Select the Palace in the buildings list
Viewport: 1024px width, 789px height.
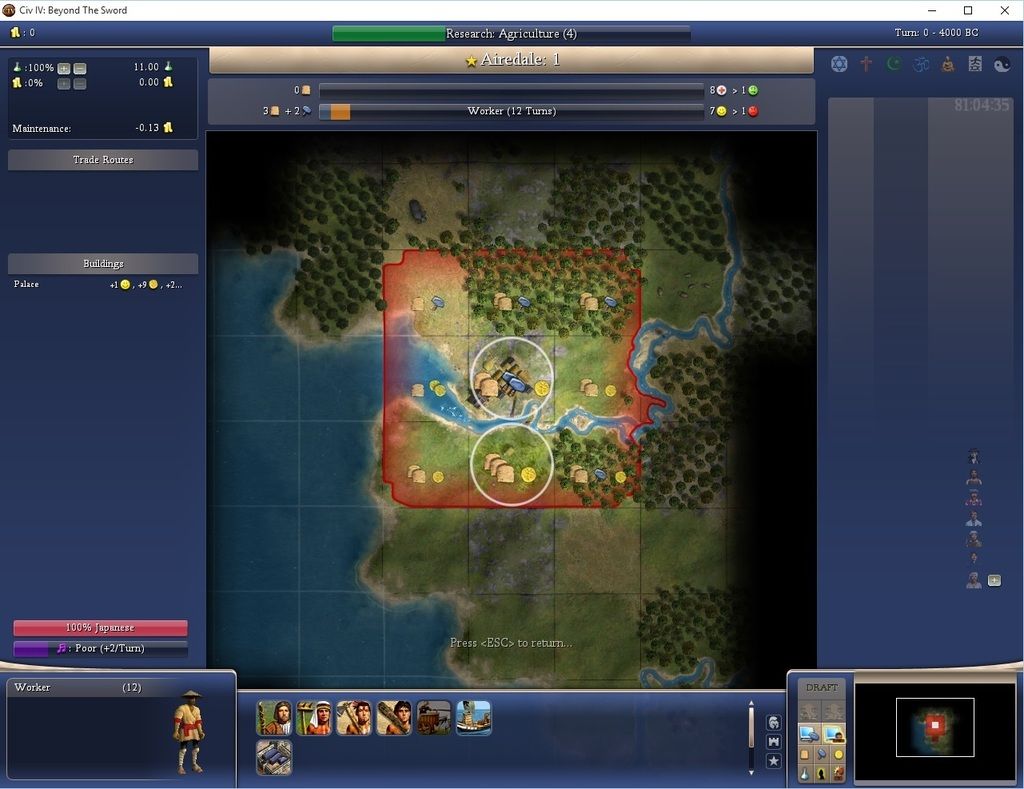pos(27,285)
